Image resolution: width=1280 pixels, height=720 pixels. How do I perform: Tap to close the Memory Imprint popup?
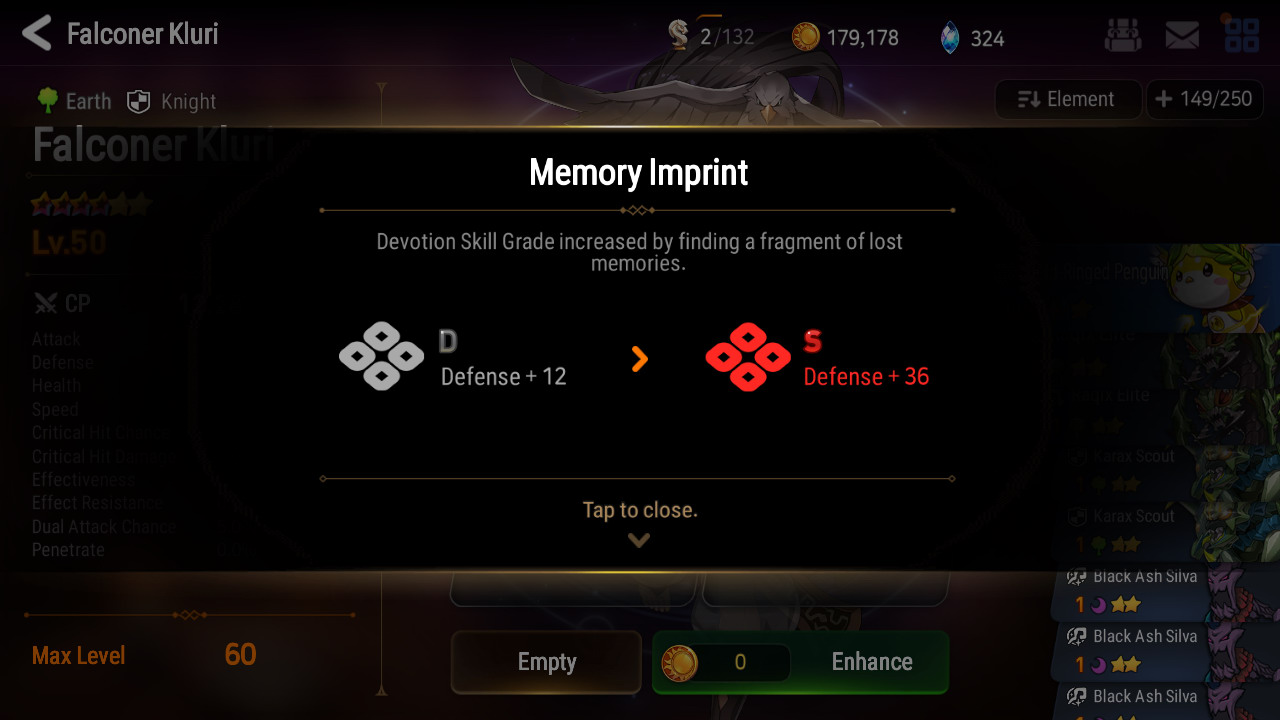tap(639, 511)
